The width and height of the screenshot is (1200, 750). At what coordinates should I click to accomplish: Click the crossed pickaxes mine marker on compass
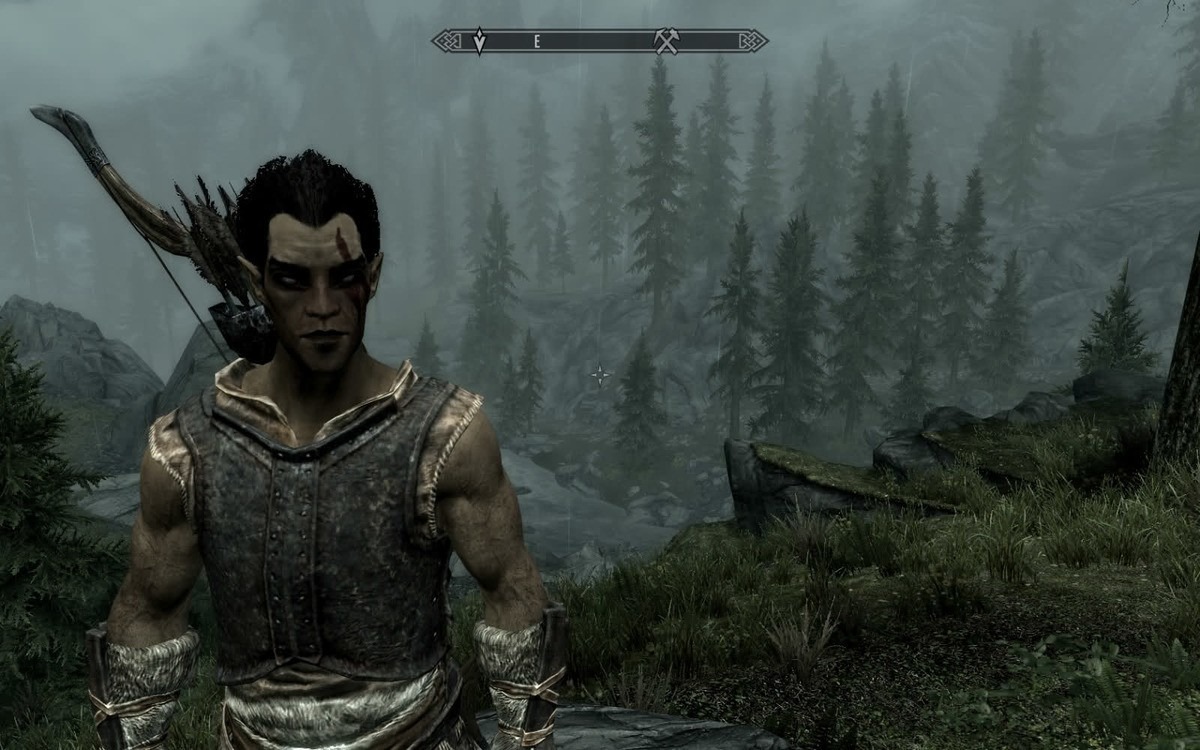pos(666,41)
